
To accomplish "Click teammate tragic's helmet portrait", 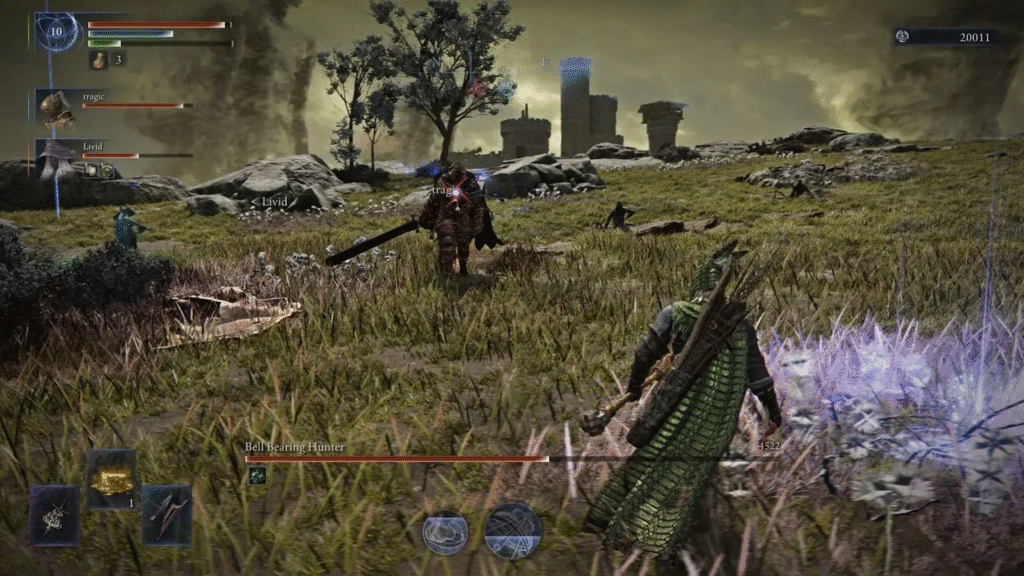I will tap(56, 108).
